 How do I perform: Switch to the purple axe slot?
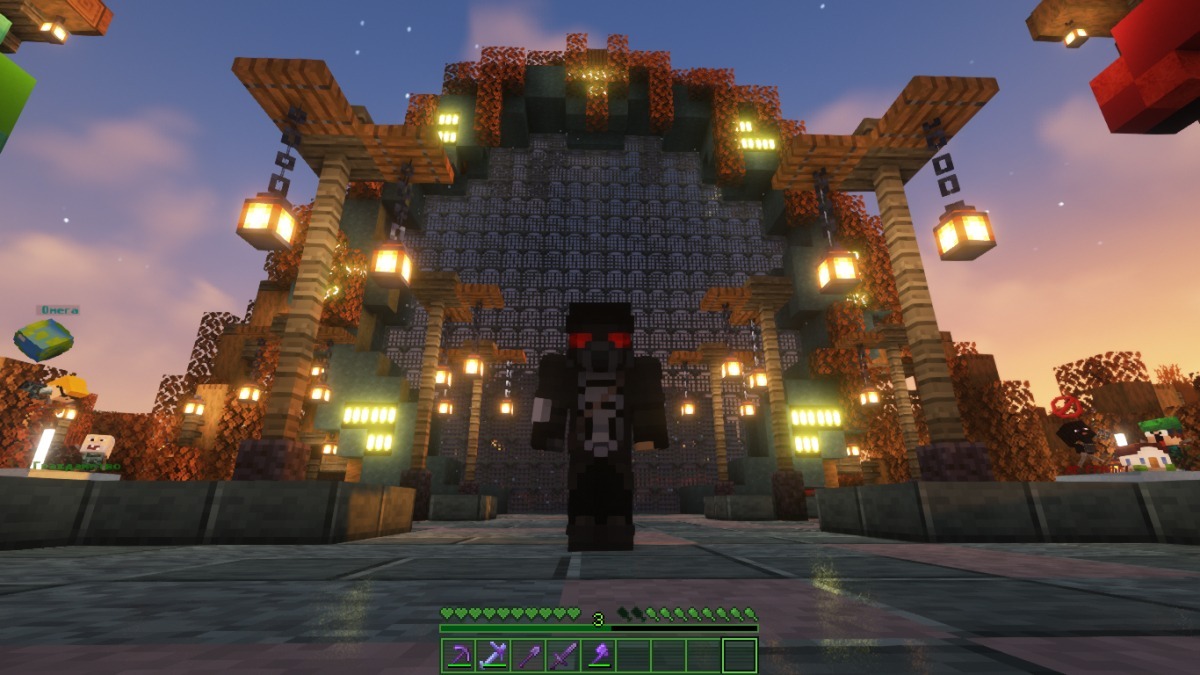(x=599, y=656)
